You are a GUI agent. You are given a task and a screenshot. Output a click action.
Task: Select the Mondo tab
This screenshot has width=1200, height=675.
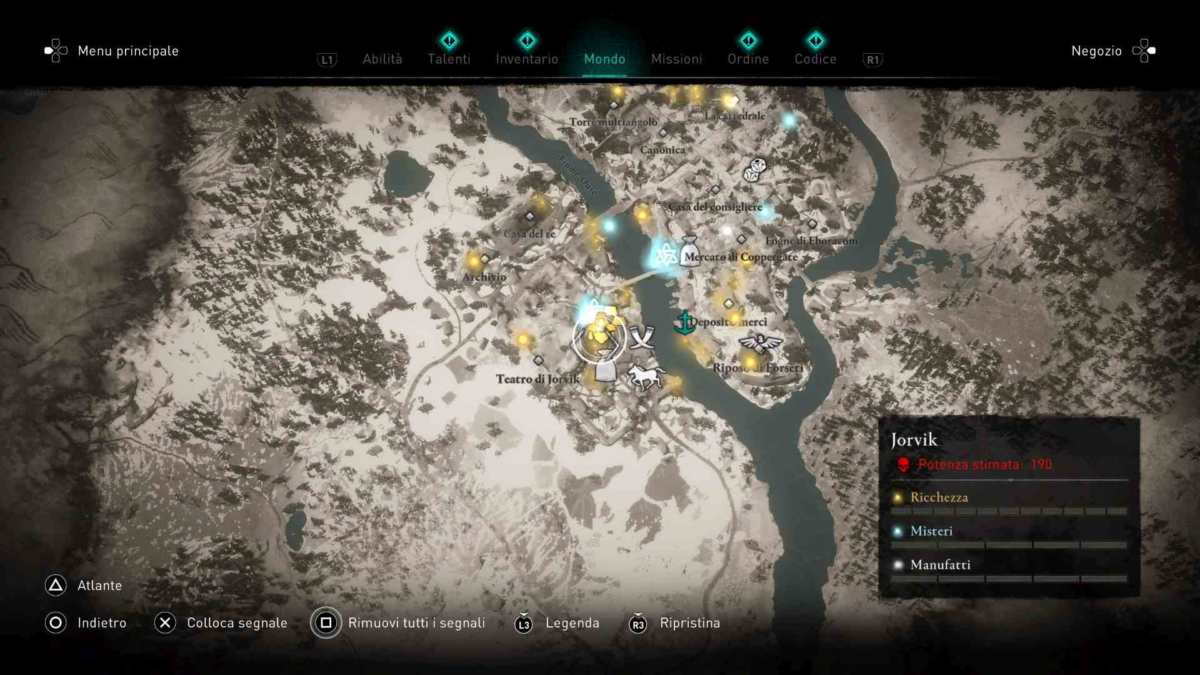pyautogui.click(x=605, y=59)
